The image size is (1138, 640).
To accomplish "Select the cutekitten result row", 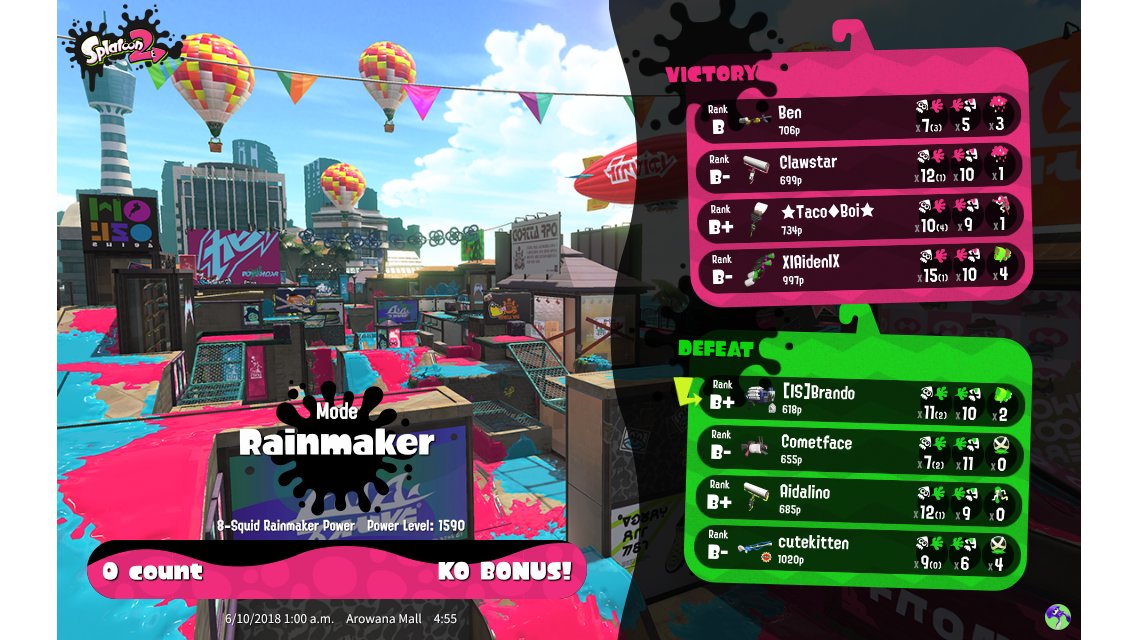I will pos(860,550).
